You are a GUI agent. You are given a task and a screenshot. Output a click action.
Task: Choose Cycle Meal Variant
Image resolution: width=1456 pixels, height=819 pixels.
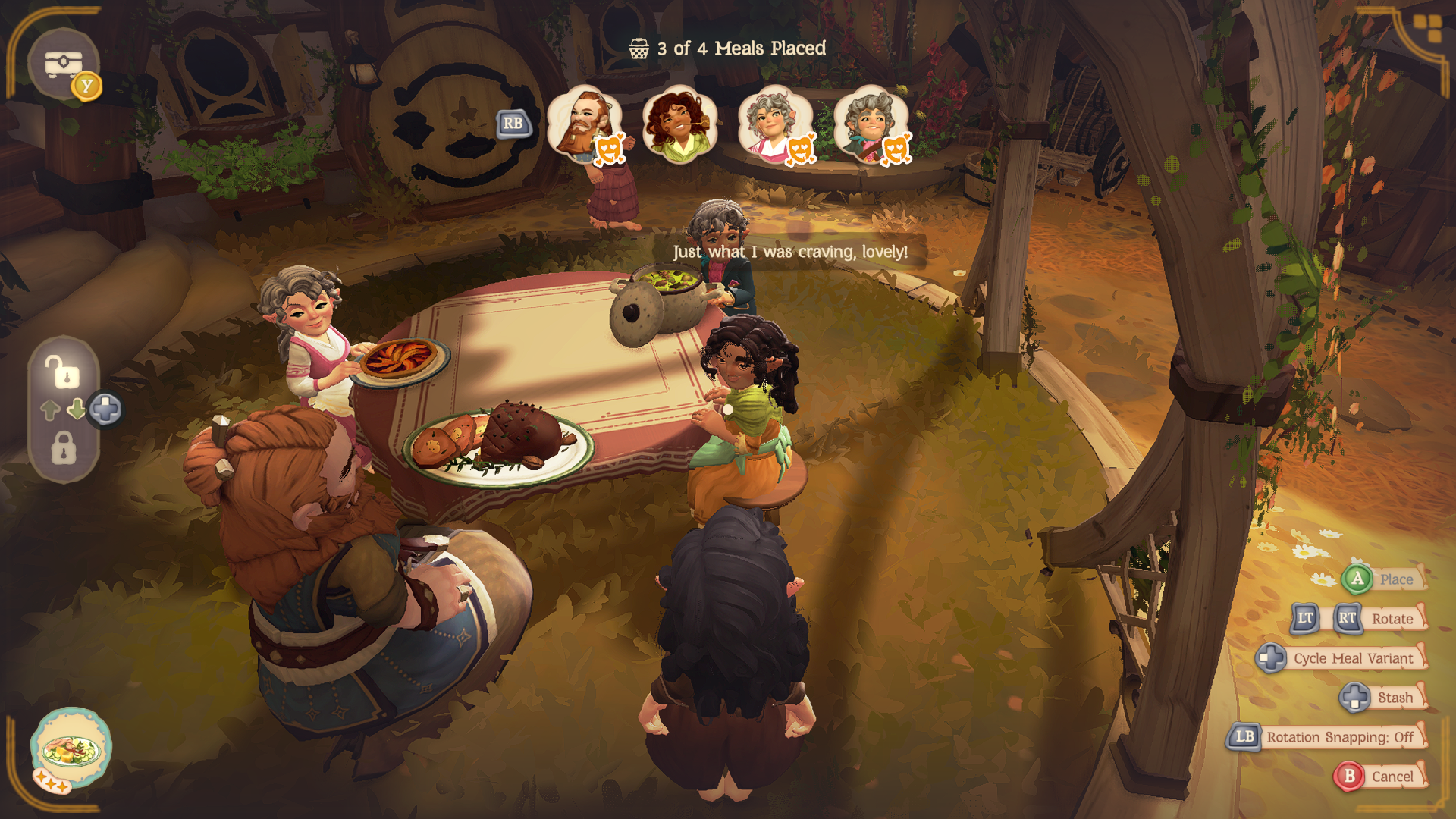click(x=1341, y=658)
